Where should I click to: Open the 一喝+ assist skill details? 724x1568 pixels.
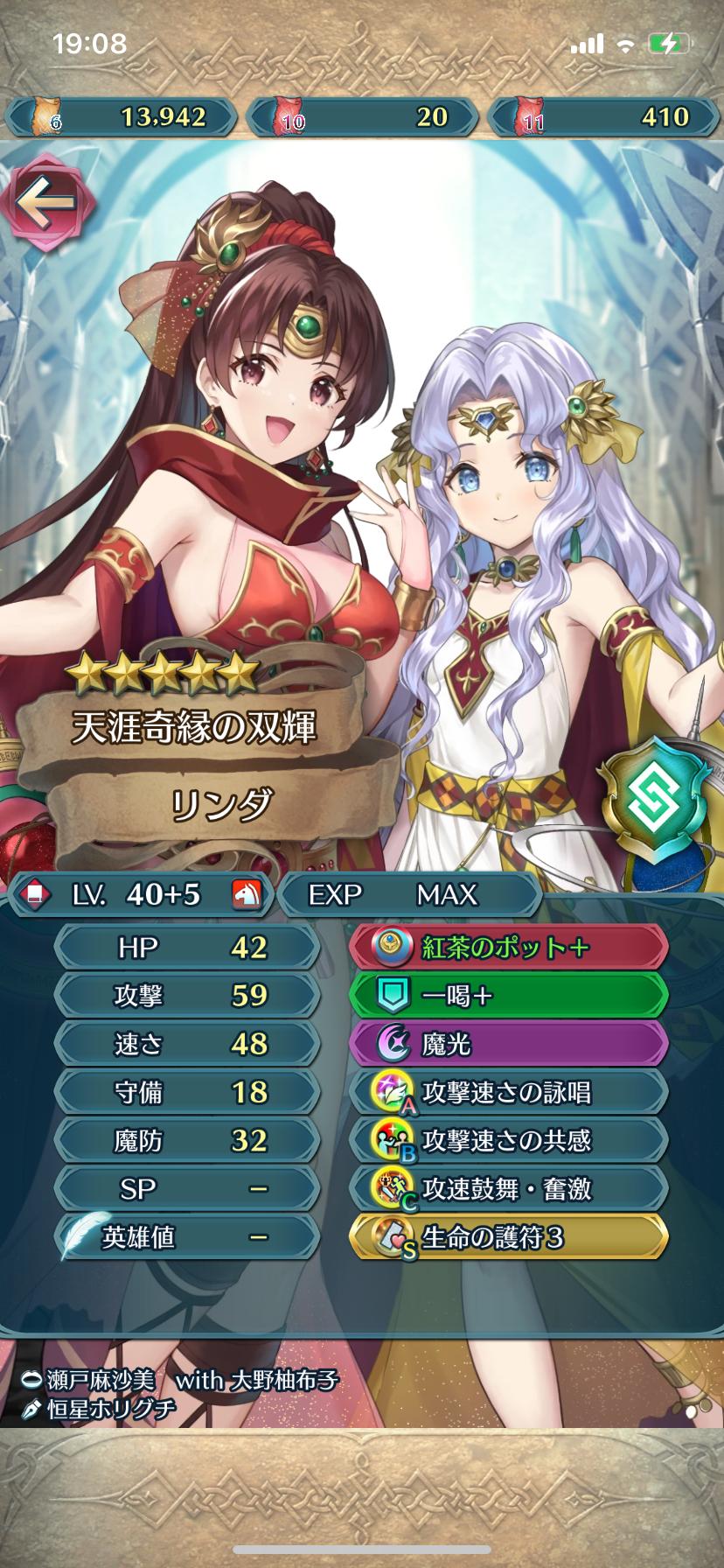point(509,996)
